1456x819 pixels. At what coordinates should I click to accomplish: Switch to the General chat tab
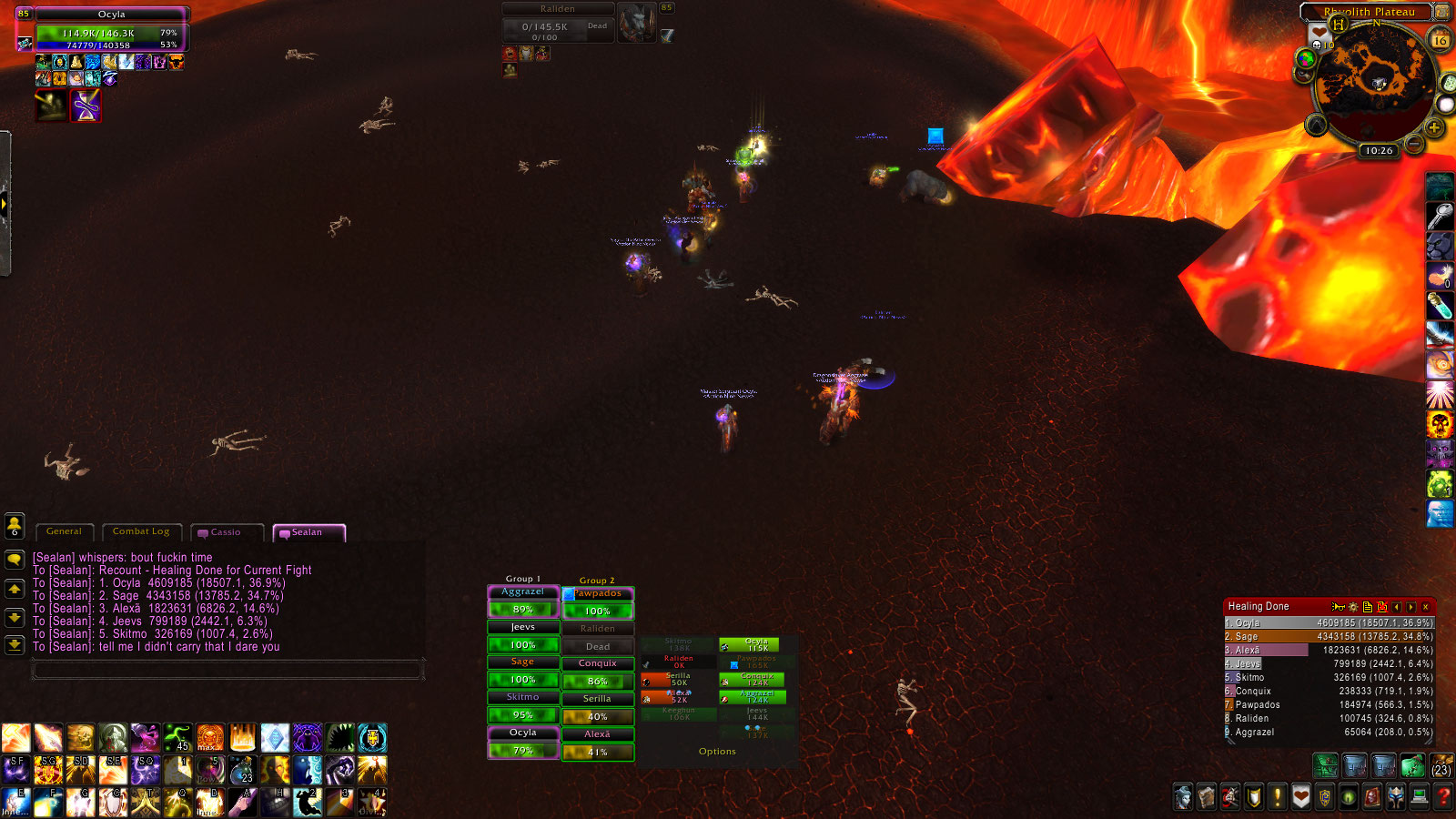64,531
